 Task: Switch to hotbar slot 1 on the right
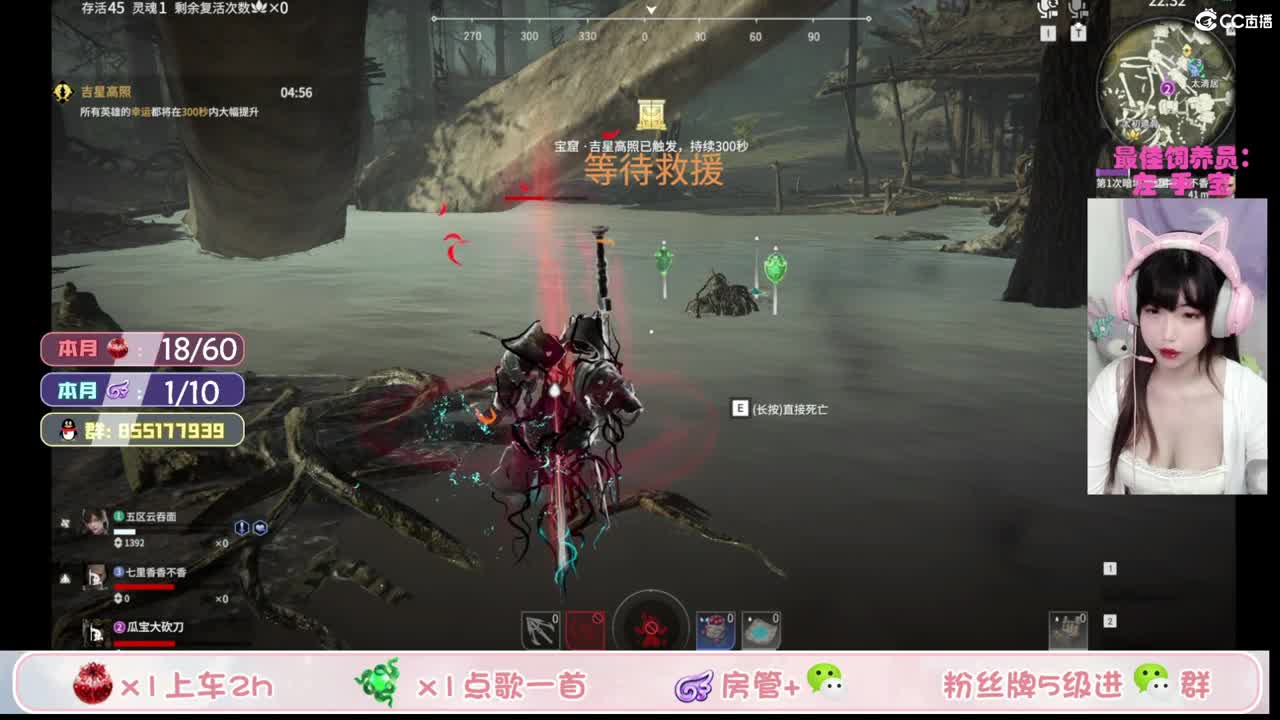[x=1109, y=567]
